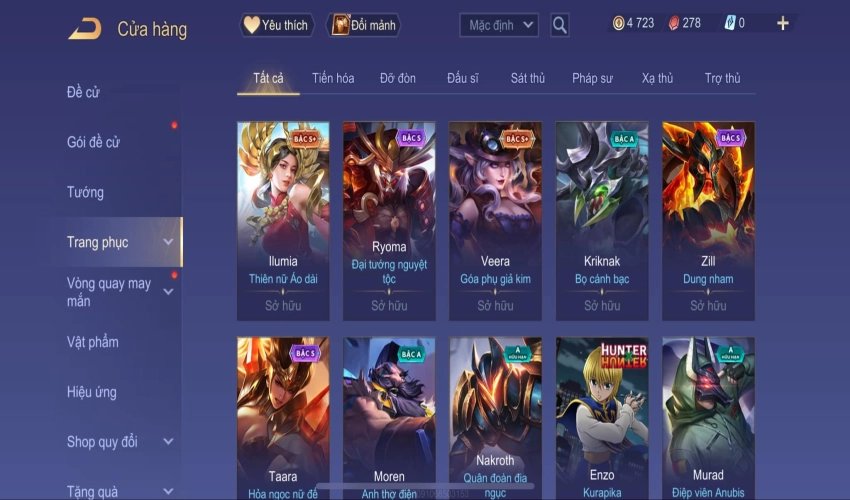
Task: Open the Đề cử shop section
Action: 83,93
